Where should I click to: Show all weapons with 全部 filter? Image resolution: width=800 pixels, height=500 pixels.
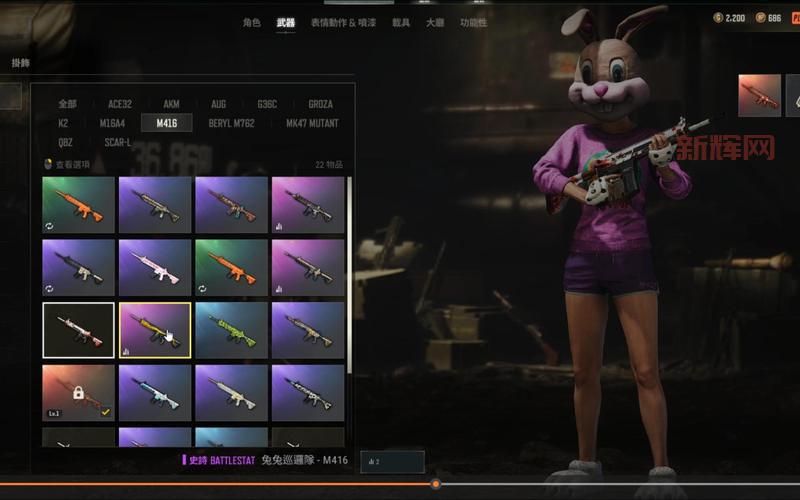point(67,104)
